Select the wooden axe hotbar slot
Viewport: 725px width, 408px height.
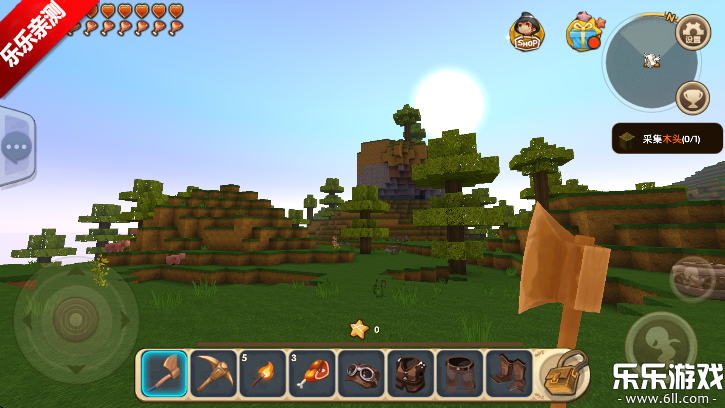(163, 373)
